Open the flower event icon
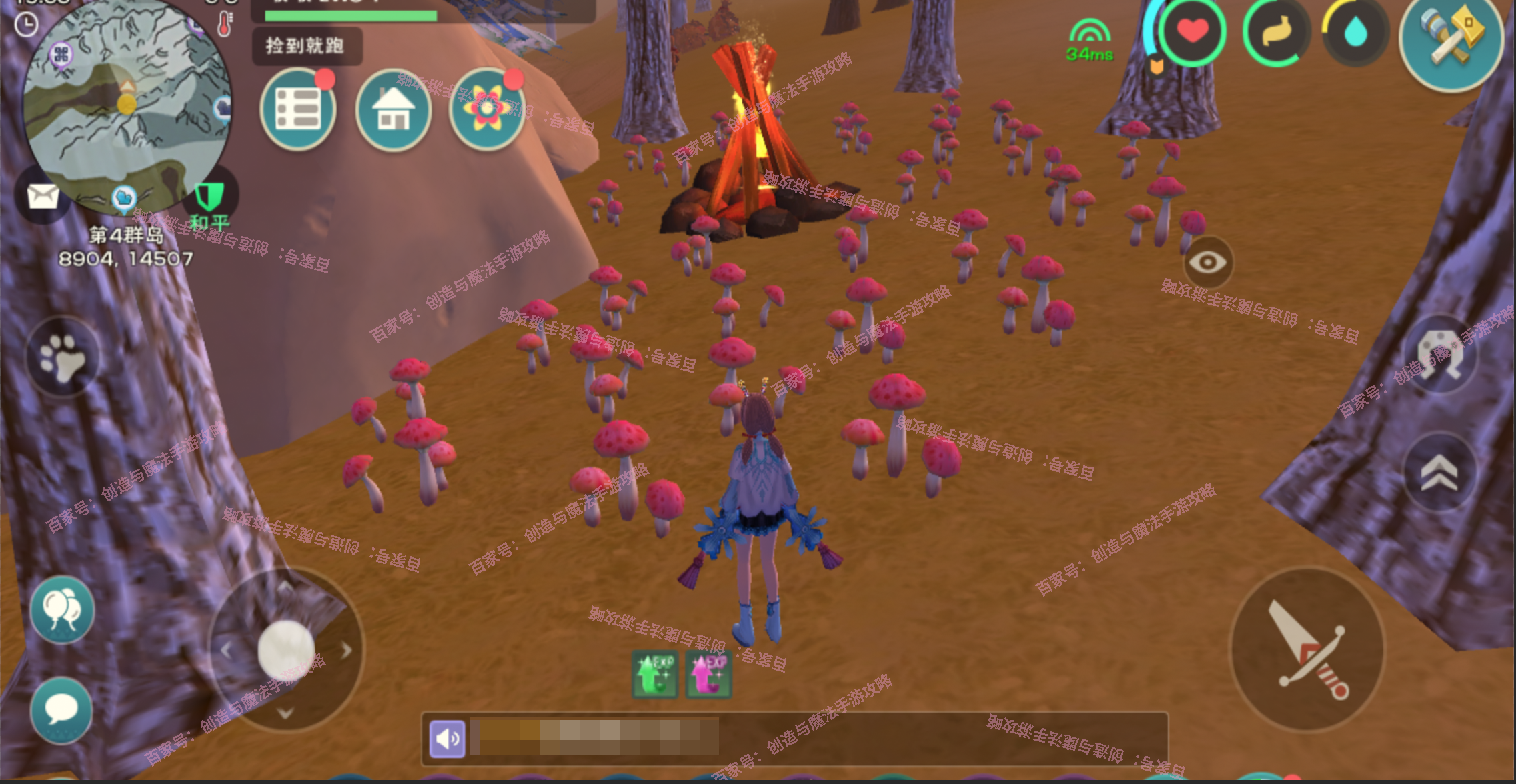This screenshot has height=784, width=1516. (487, 110)
